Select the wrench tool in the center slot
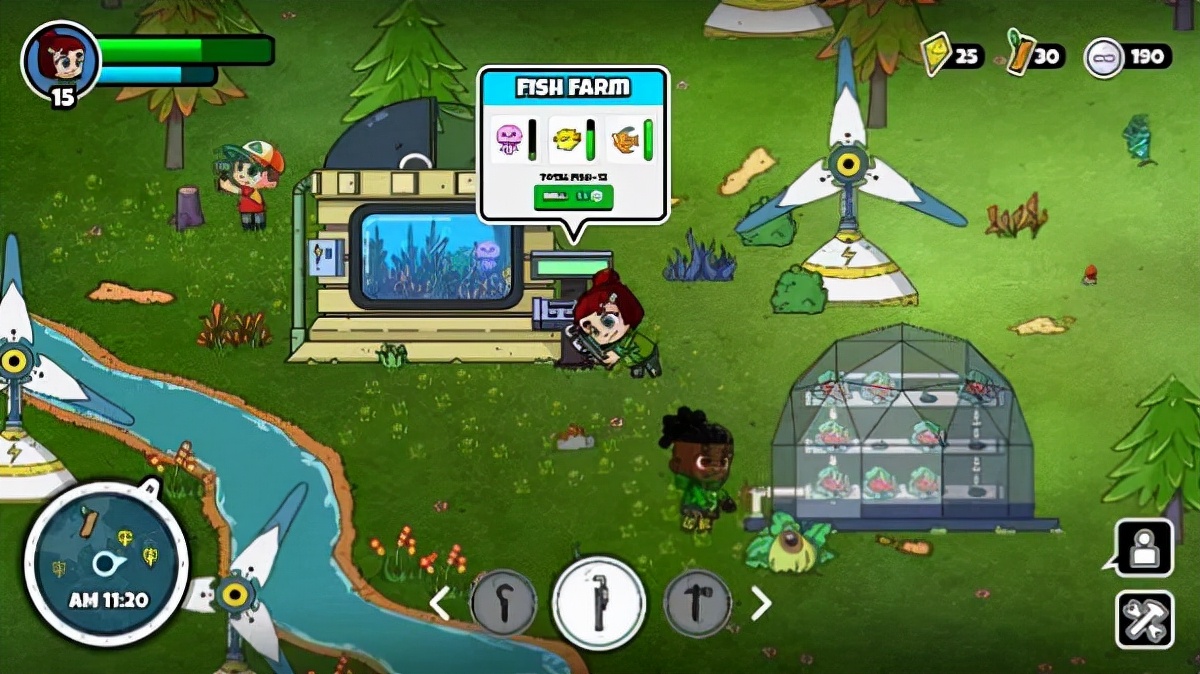 tap(599, 603)
